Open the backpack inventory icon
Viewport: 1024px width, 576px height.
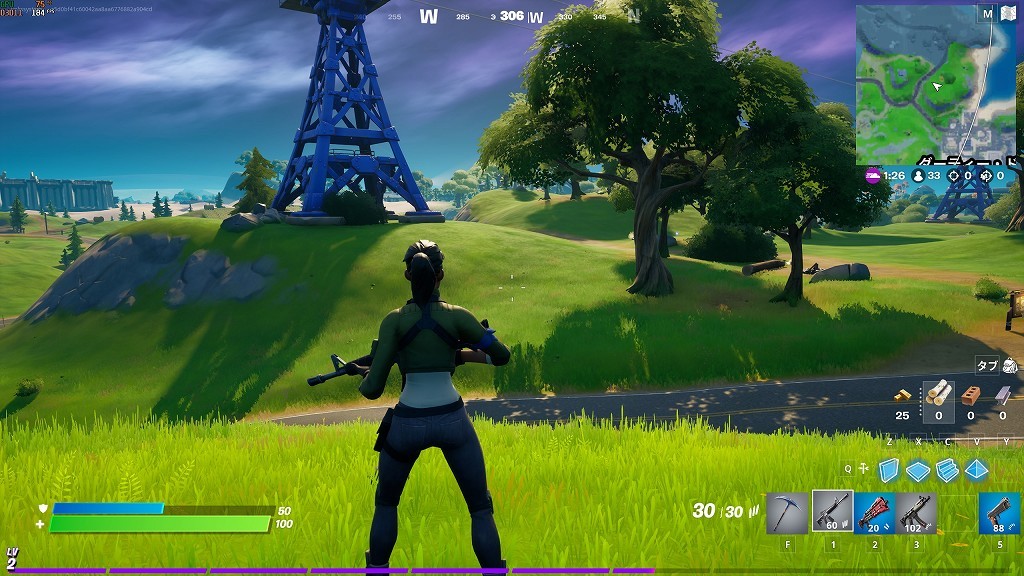tap(1009, 366)
